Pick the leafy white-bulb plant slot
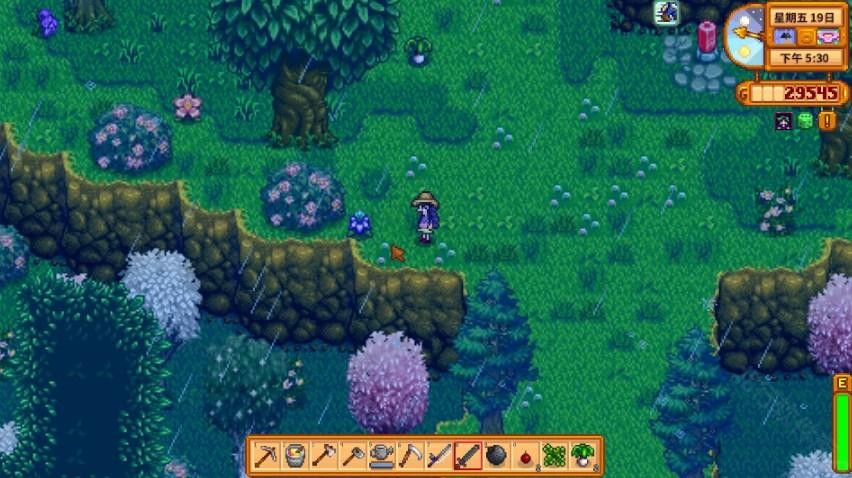 [x=584, y=456]
